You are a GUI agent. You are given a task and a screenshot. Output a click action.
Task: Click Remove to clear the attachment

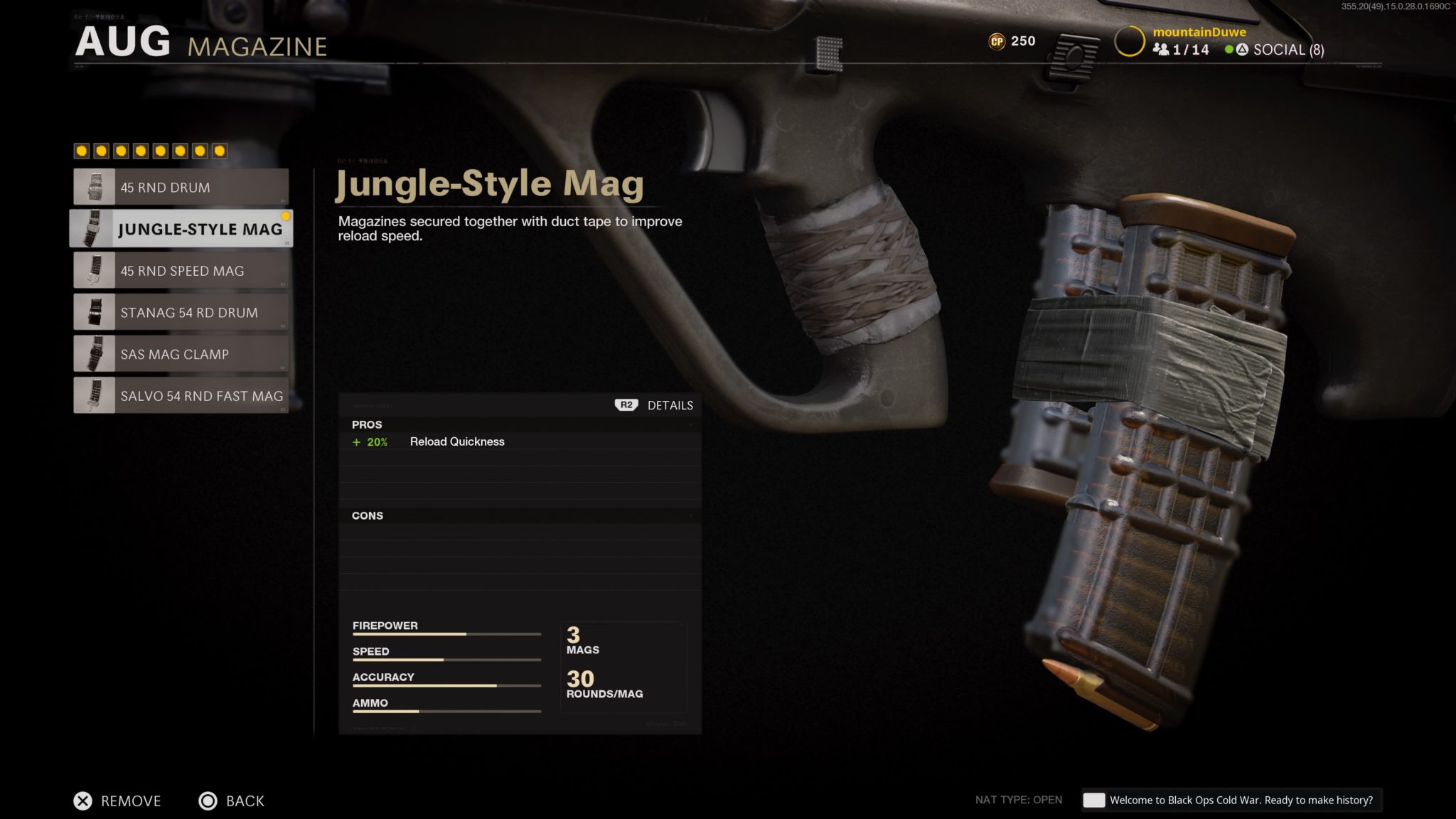pyautogui.click(x=117, y=801)
